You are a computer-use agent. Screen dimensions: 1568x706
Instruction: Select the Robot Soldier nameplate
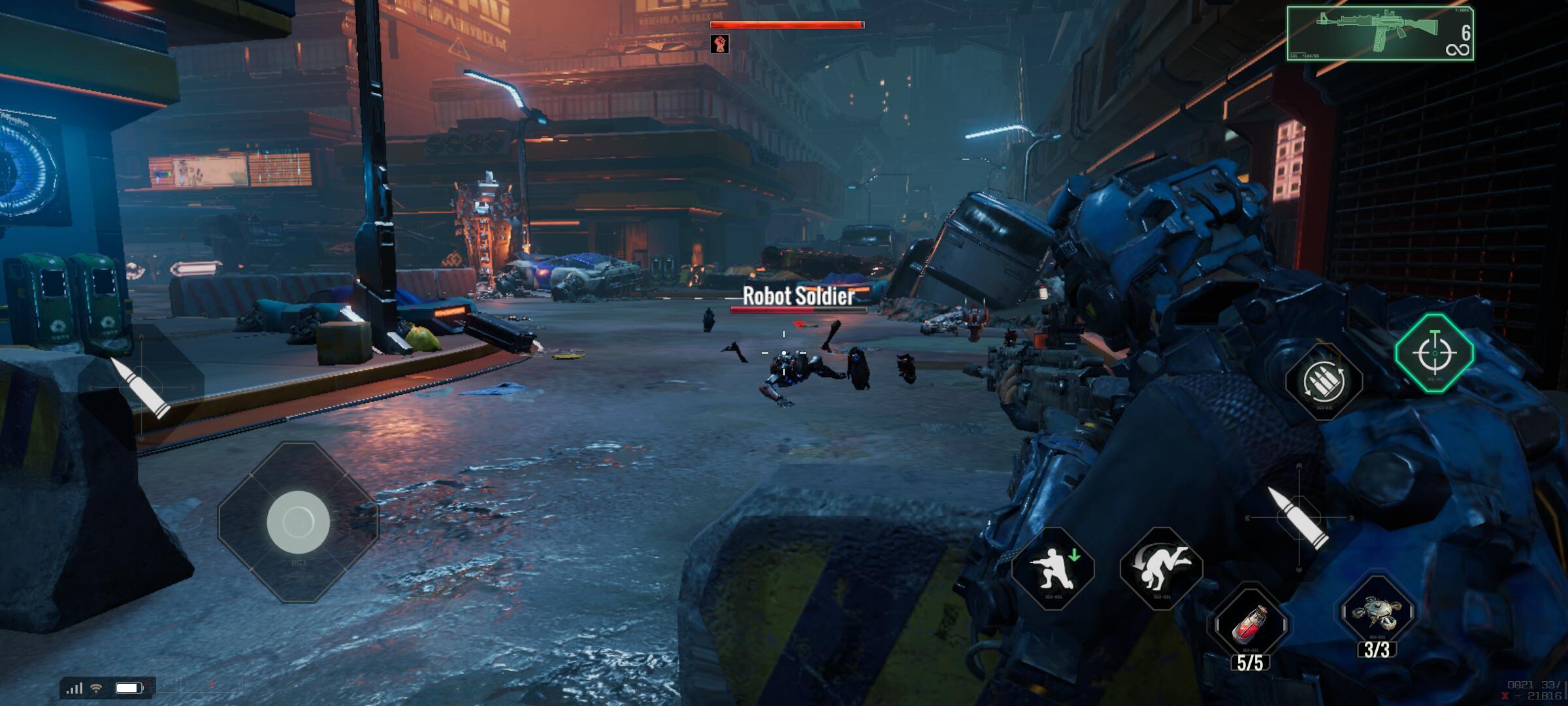tap(798, 297)
